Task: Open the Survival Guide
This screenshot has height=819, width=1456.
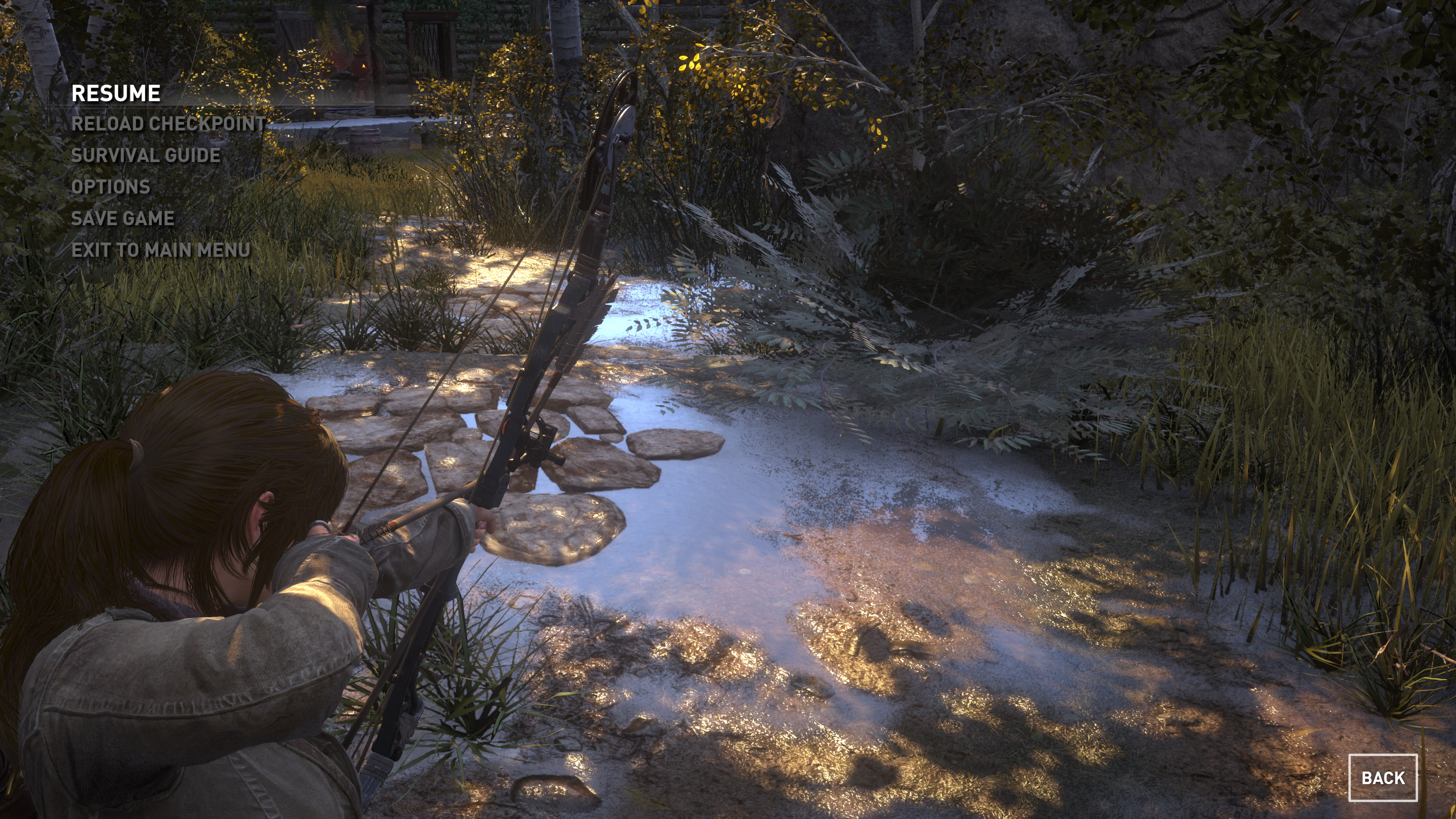Action: click(x=146, y=155)
